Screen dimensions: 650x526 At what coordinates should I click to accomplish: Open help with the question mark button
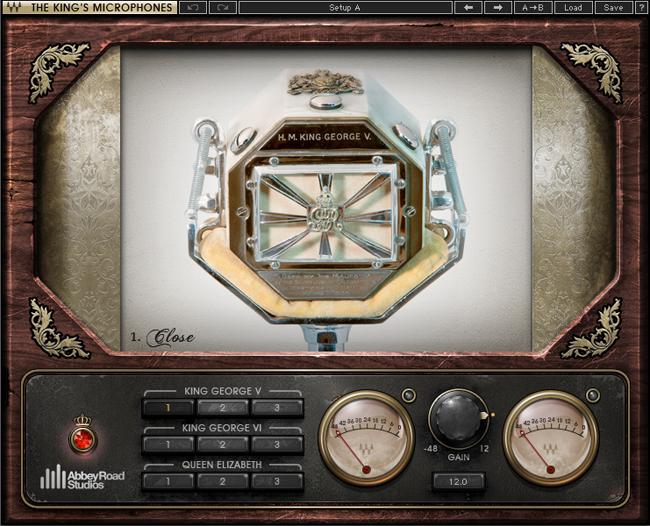(x=640, y=8)
